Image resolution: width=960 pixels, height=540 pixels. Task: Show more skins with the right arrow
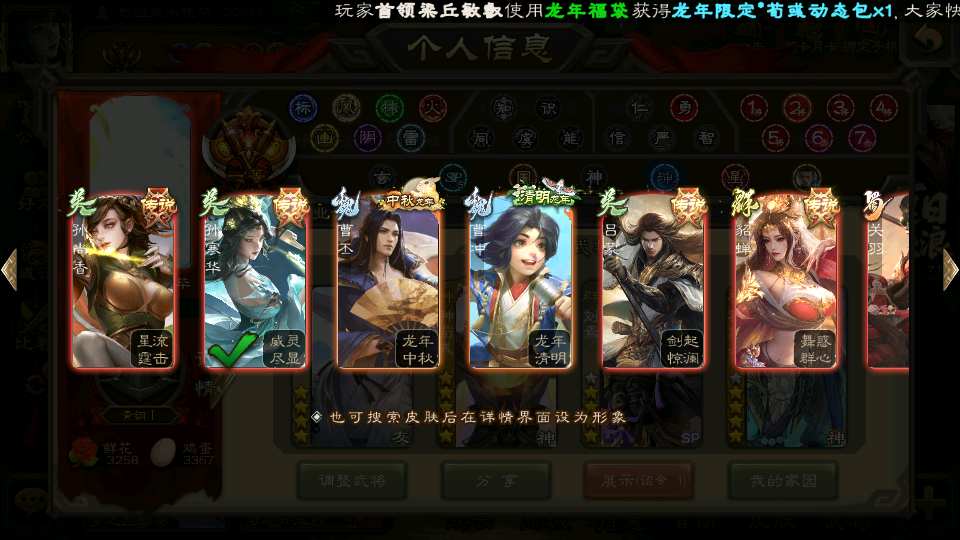click(950, 270)
